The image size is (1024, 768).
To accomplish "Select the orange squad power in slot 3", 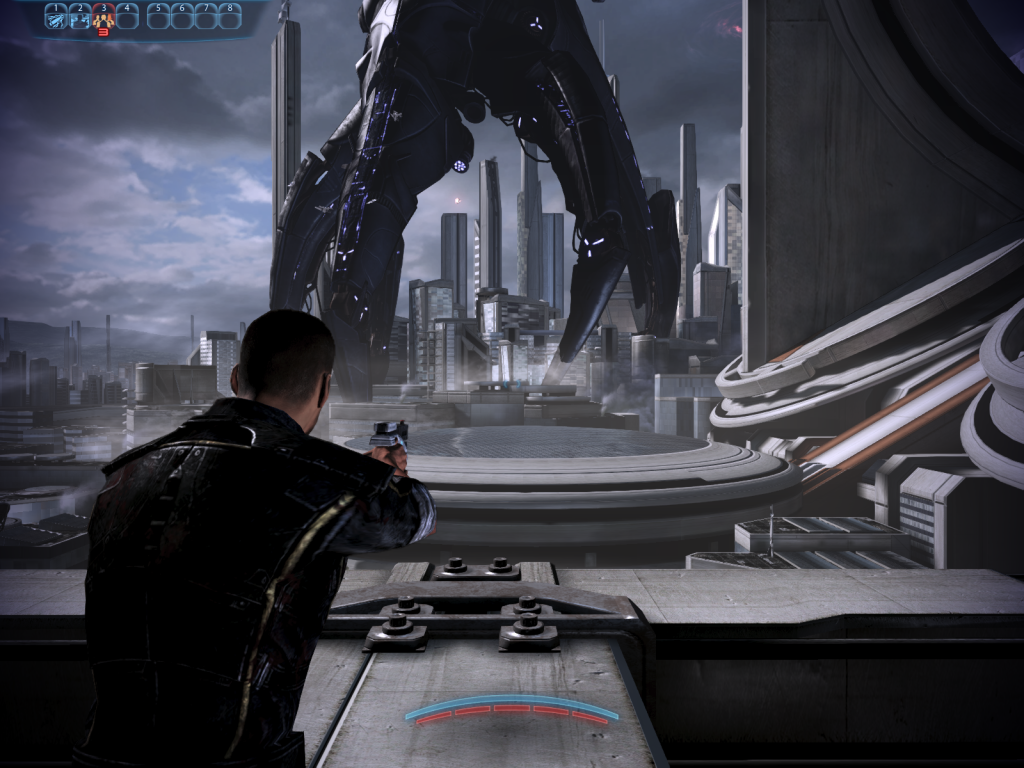I will coord(104,17).
